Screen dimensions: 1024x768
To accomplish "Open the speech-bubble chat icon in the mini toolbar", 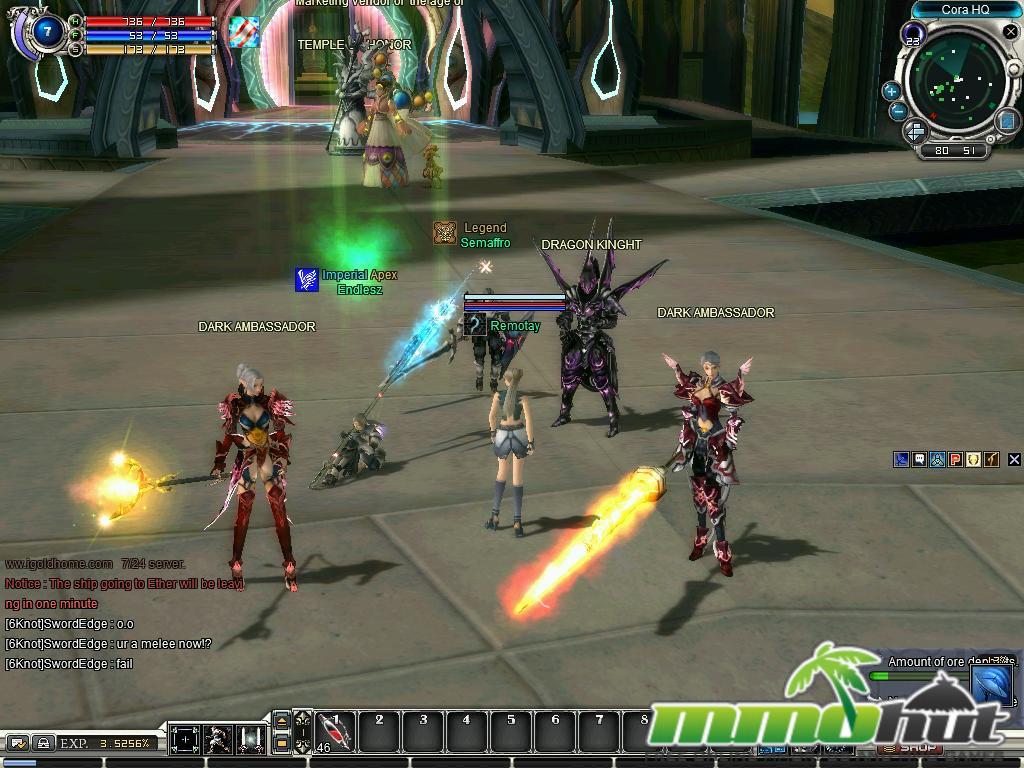I will [x=919, y=460].
